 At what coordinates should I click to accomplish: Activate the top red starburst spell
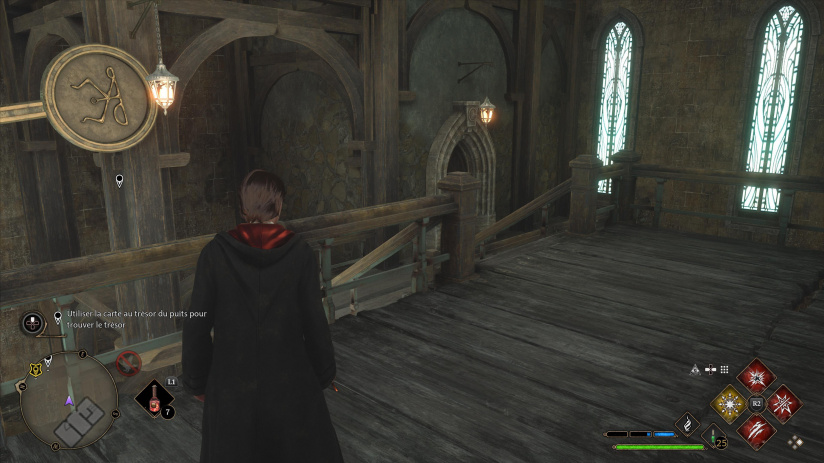pos(757,377)
